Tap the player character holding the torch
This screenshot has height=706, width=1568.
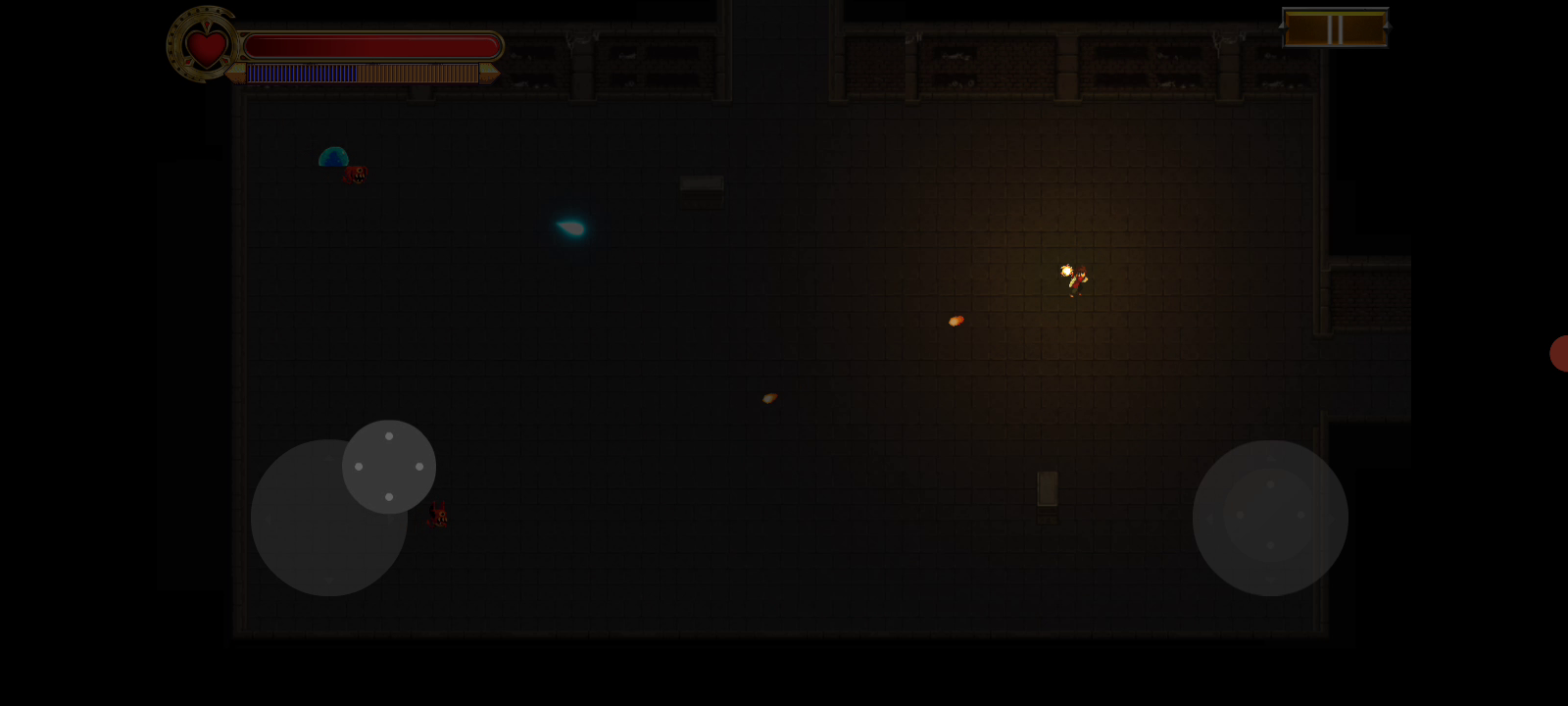(x=1078, y=279)
